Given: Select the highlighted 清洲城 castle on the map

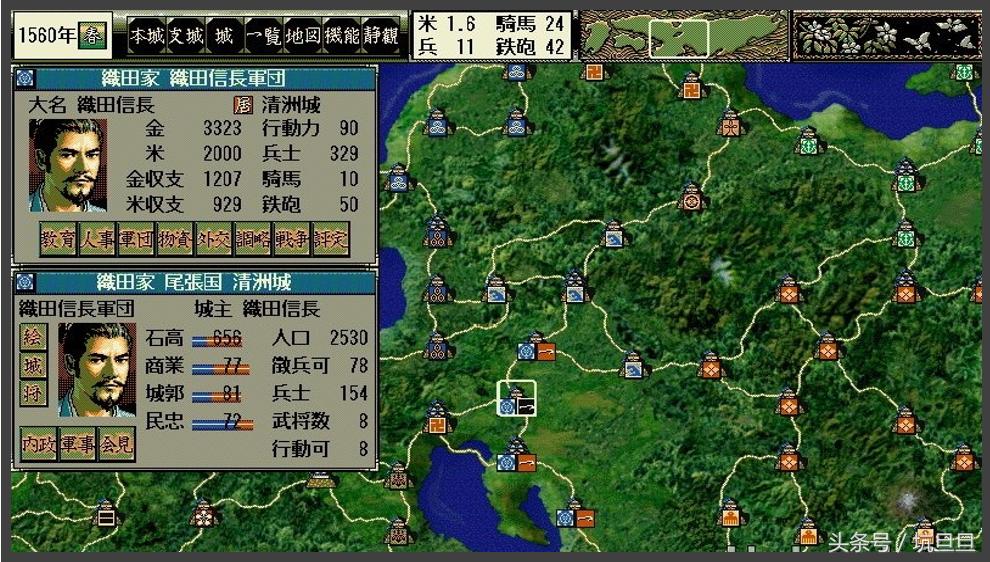Looking at the screenshot, I should pyautogui.click(x=517, y=398).
